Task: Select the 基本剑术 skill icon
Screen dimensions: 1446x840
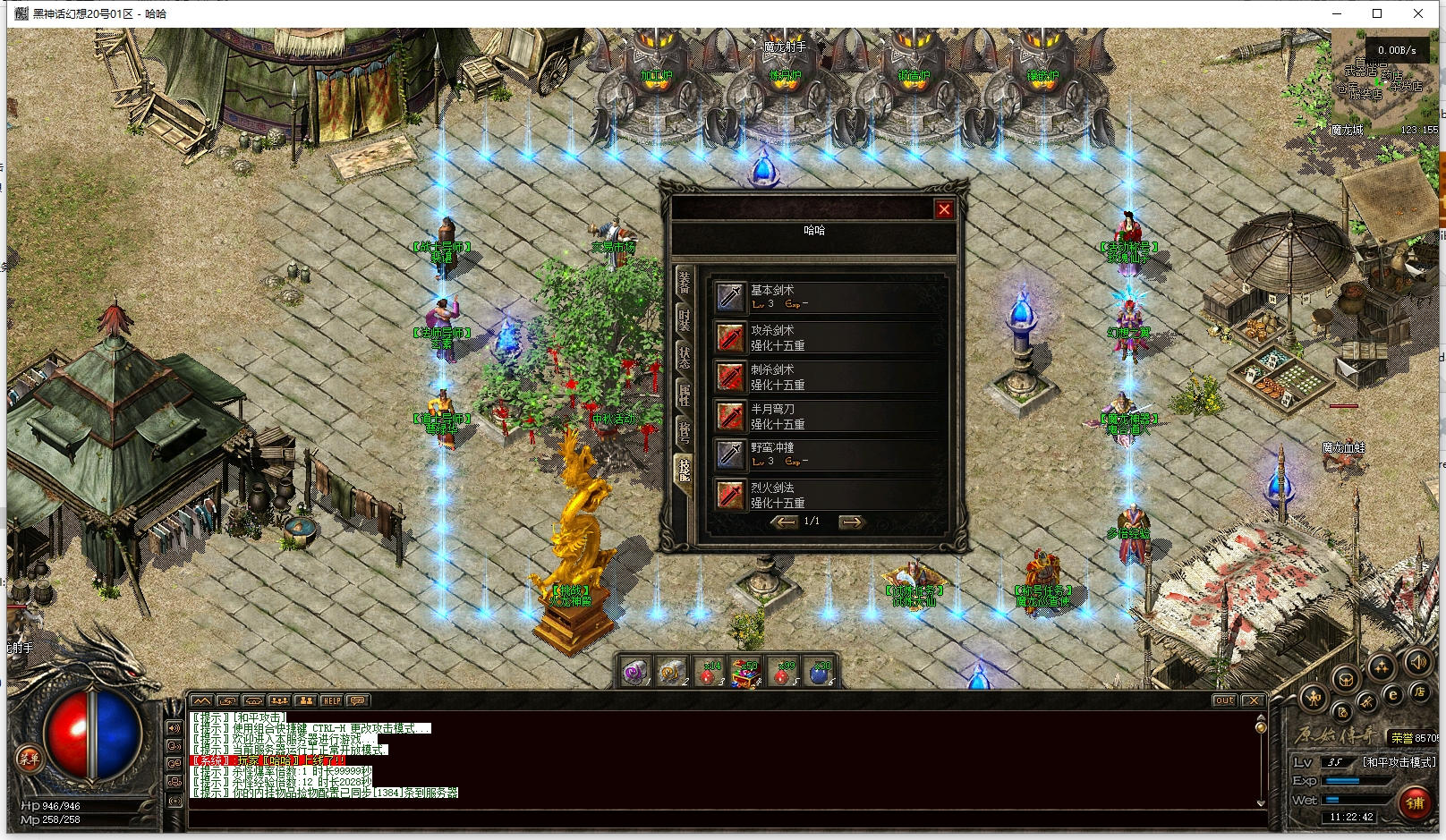Action: (x=730, y=297)
